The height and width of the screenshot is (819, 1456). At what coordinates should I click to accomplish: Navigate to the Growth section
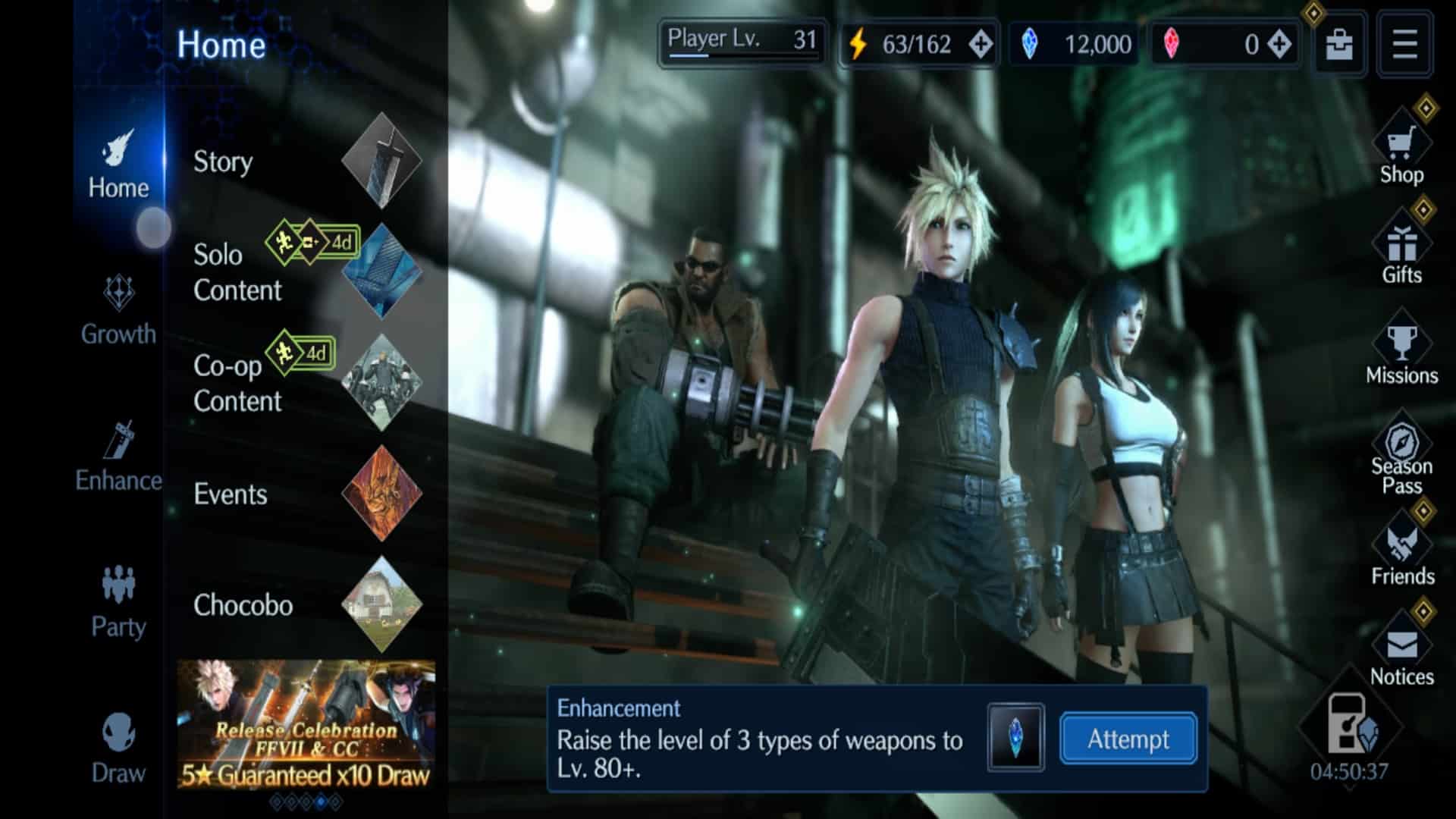[118, 311]
